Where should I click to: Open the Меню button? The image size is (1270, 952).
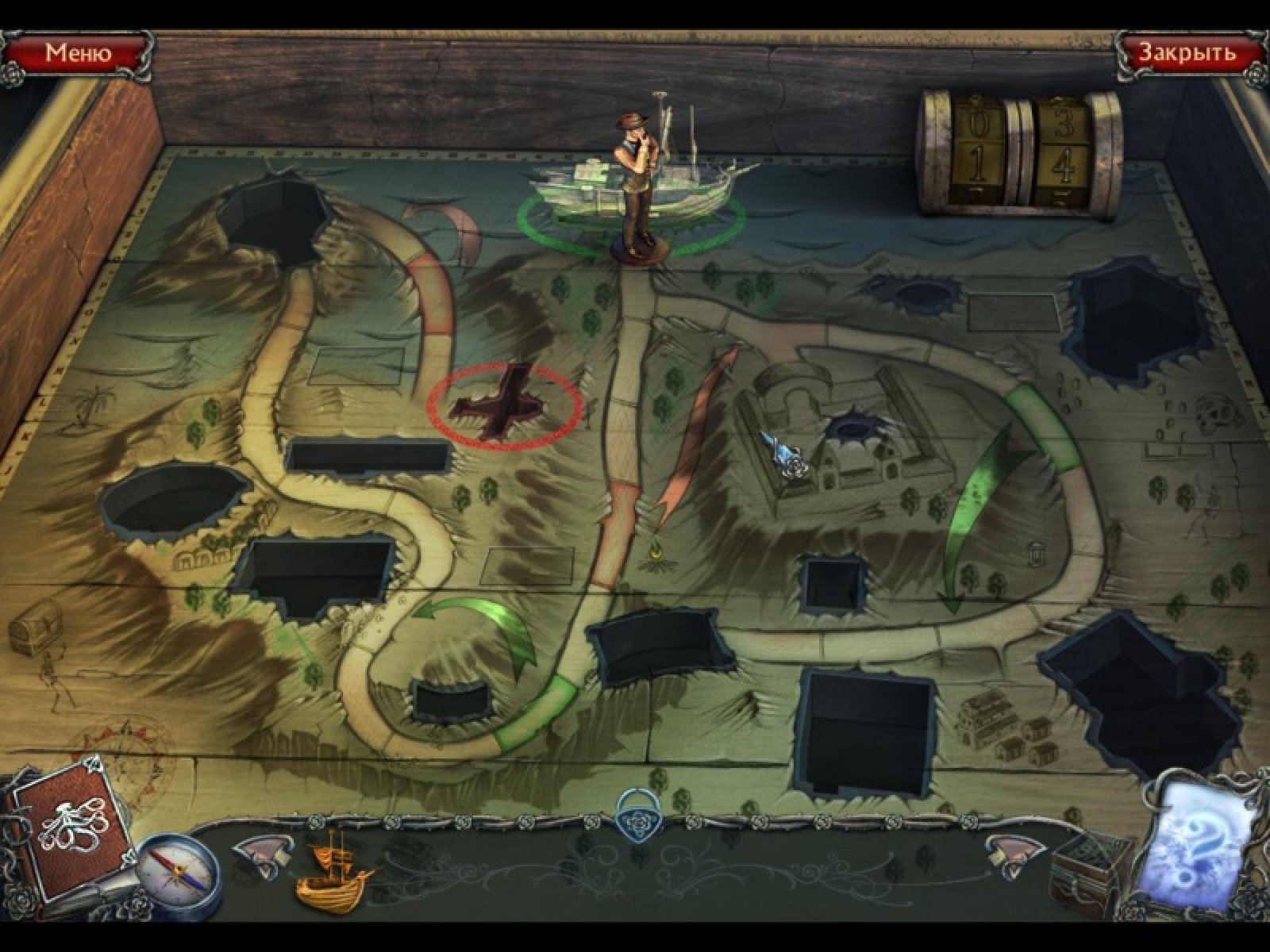[77, 53]
